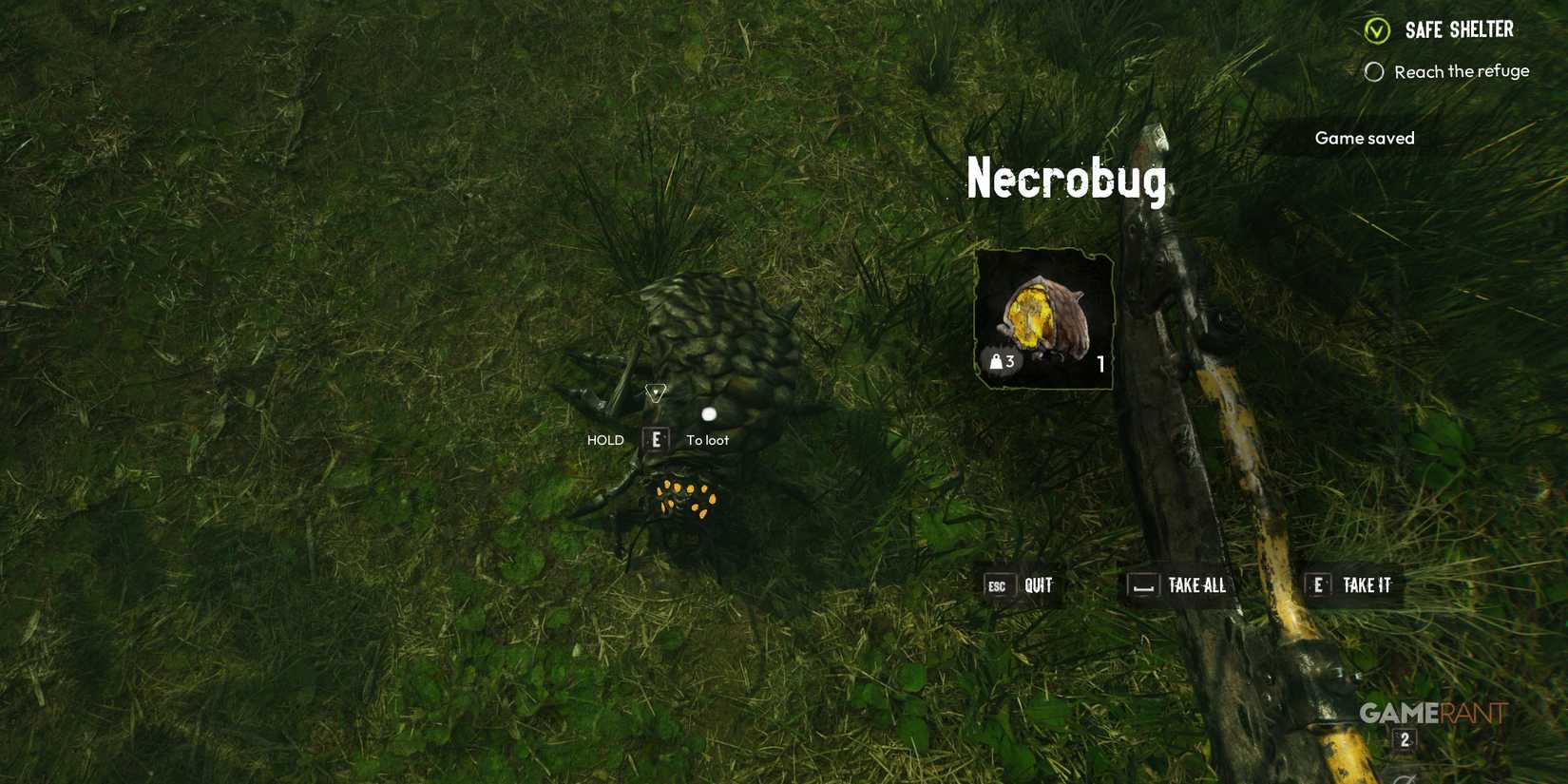Click the triangular loot marker above the Necrobug
This screenshot has width=1568, height=784.
[x=655, y=394]
